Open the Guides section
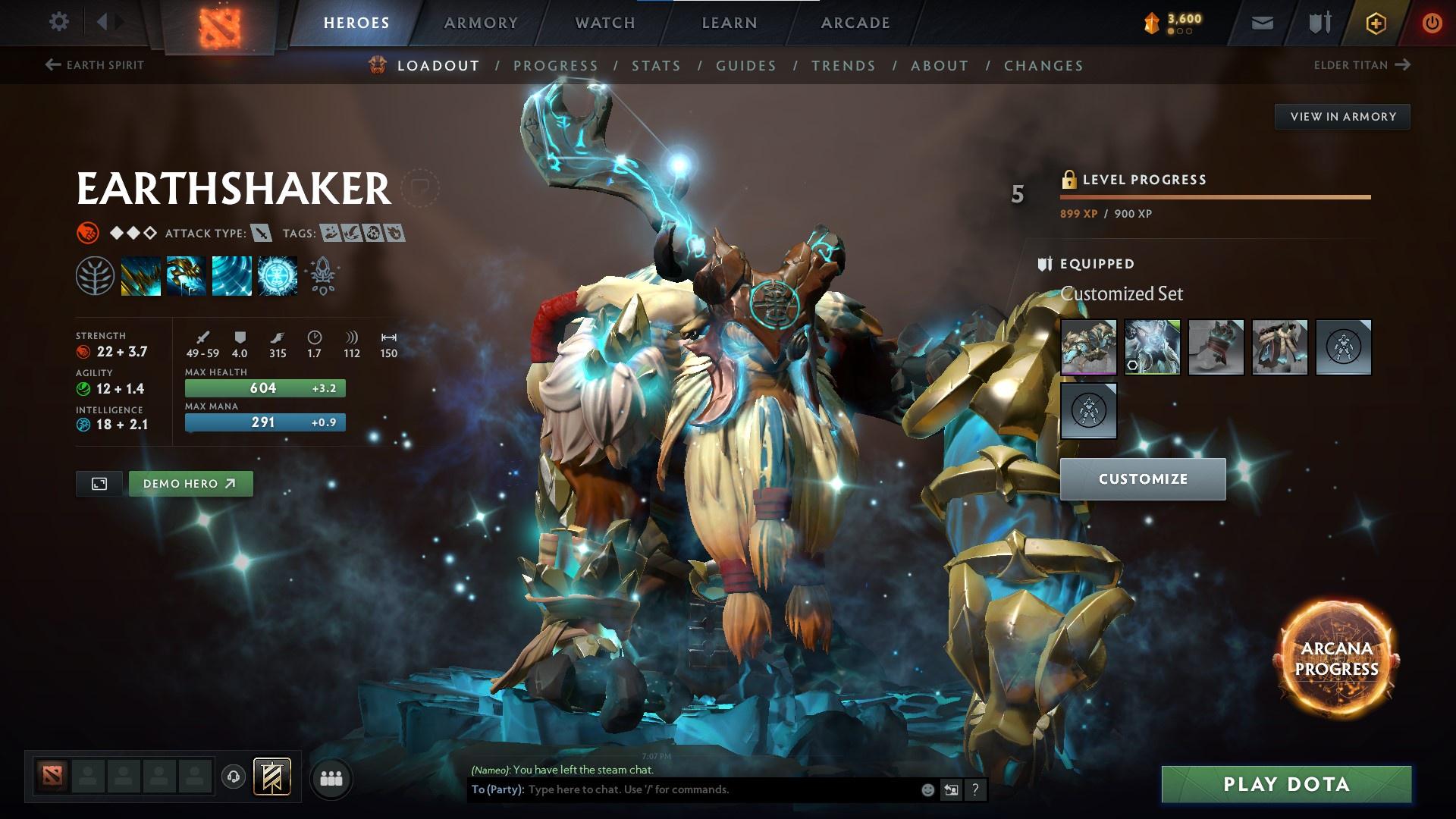Screen dimensions: 1456x819 pos(746,66)
